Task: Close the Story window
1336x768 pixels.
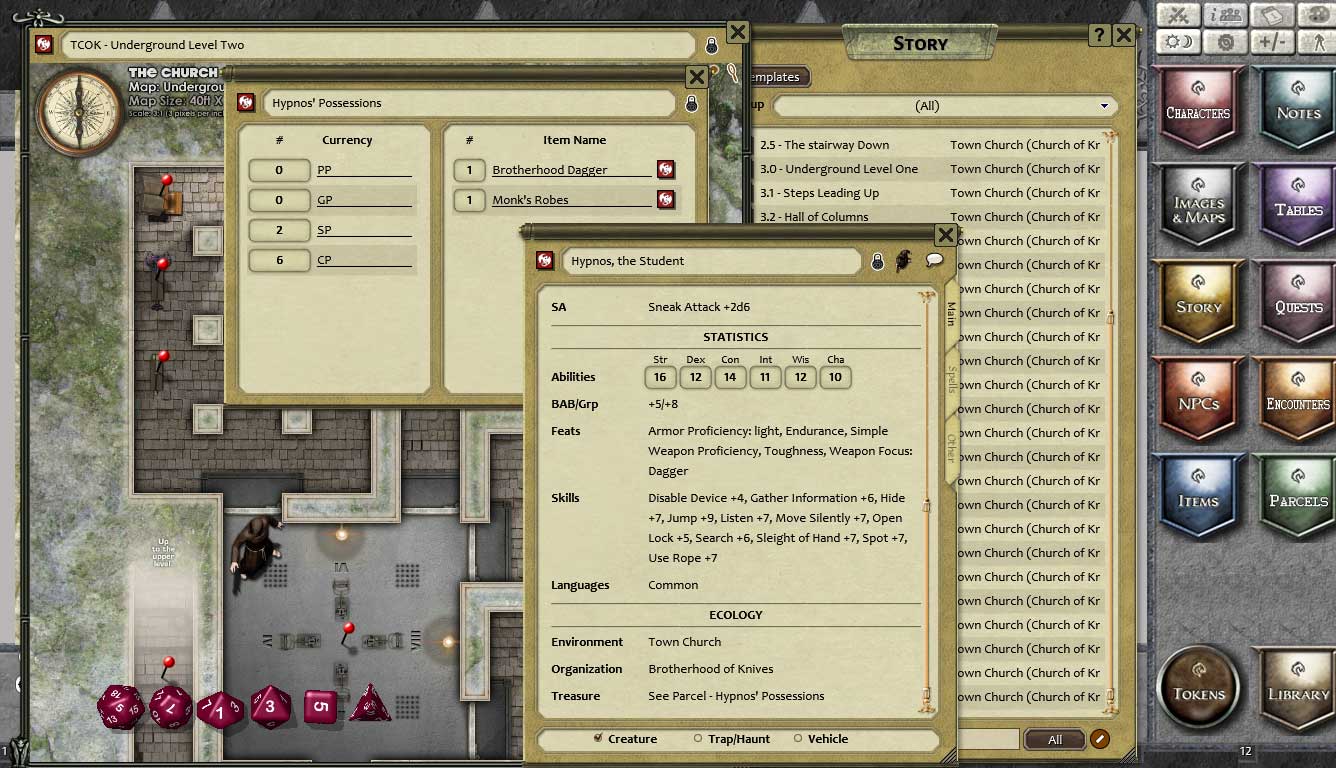Action: click(x=1123, y=35)
